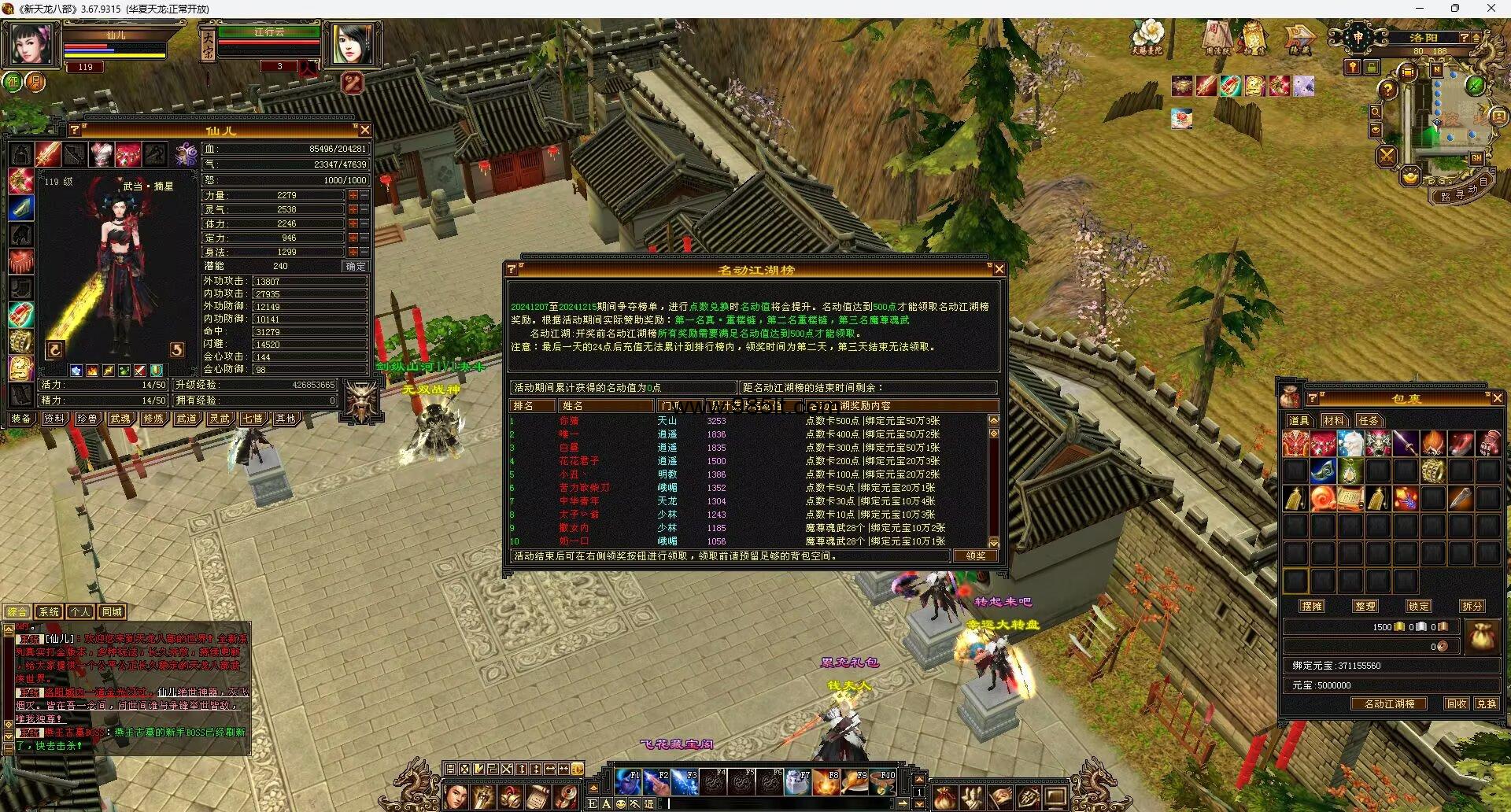Image resolution: width=1511 pixels, height=812 pixels.
Task: Click the 拆分 split button
Action: (1472, 606)
